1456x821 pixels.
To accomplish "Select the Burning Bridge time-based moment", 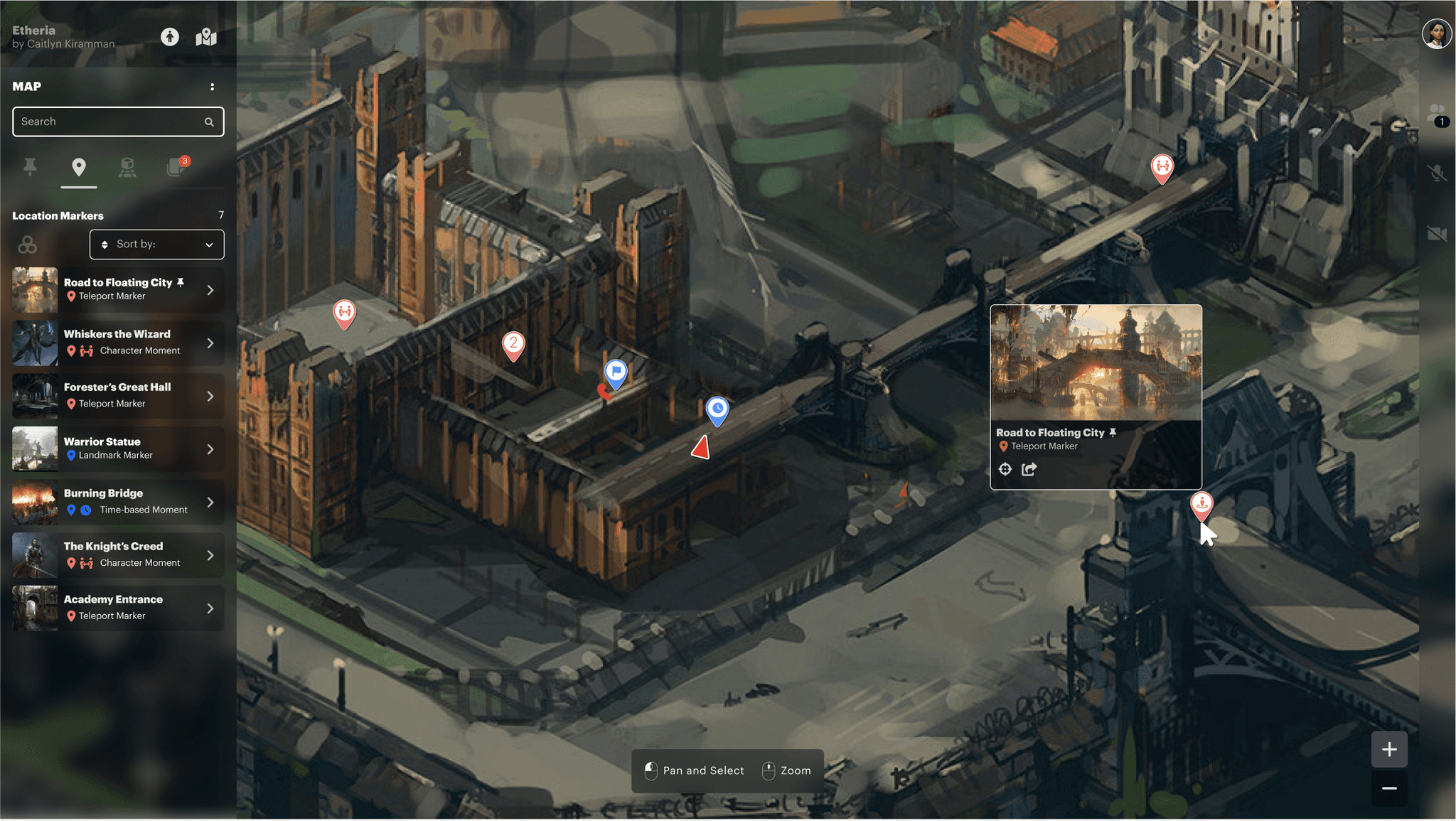I will click(x=118, y=502).
